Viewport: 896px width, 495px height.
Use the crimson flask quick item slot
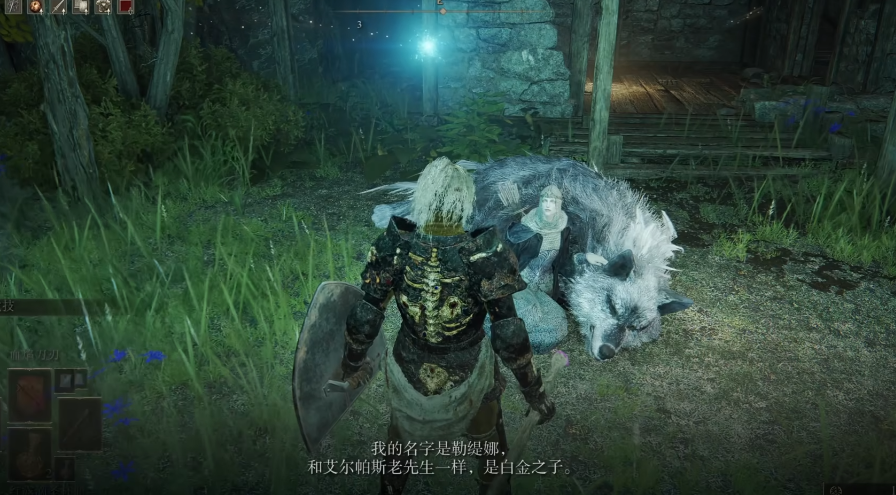click(30, 453)
